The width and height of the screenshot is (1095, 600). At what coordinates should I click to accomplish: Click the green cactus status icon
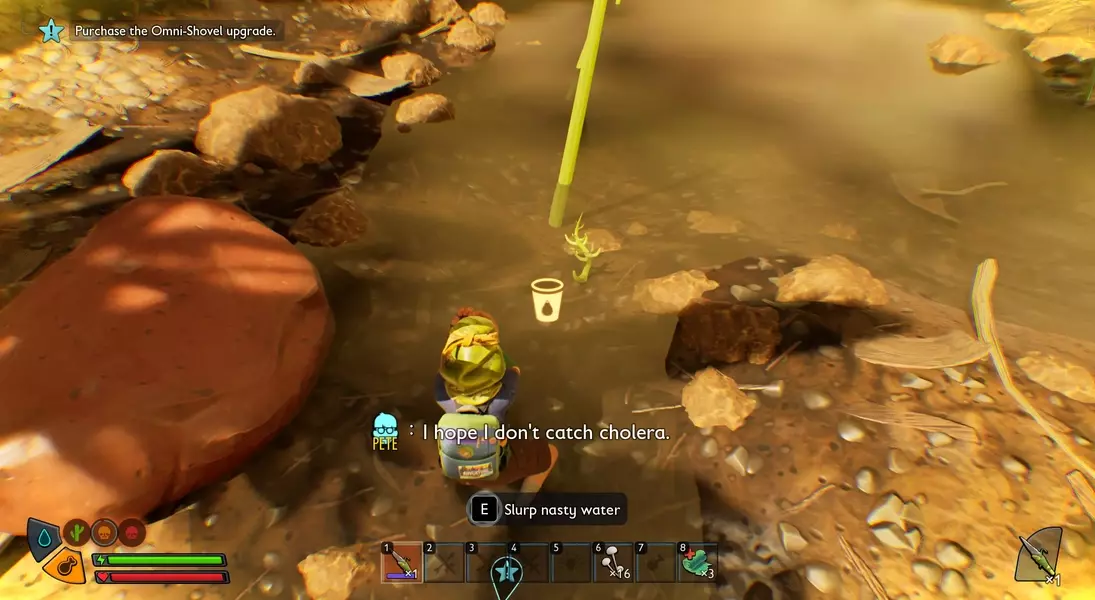[76, 532]
